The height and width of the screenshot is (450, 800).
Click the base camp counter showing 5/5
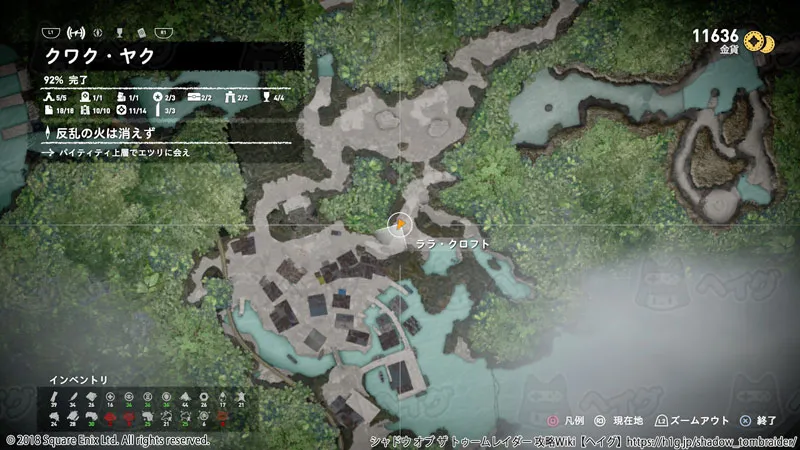tap(56, 97)
